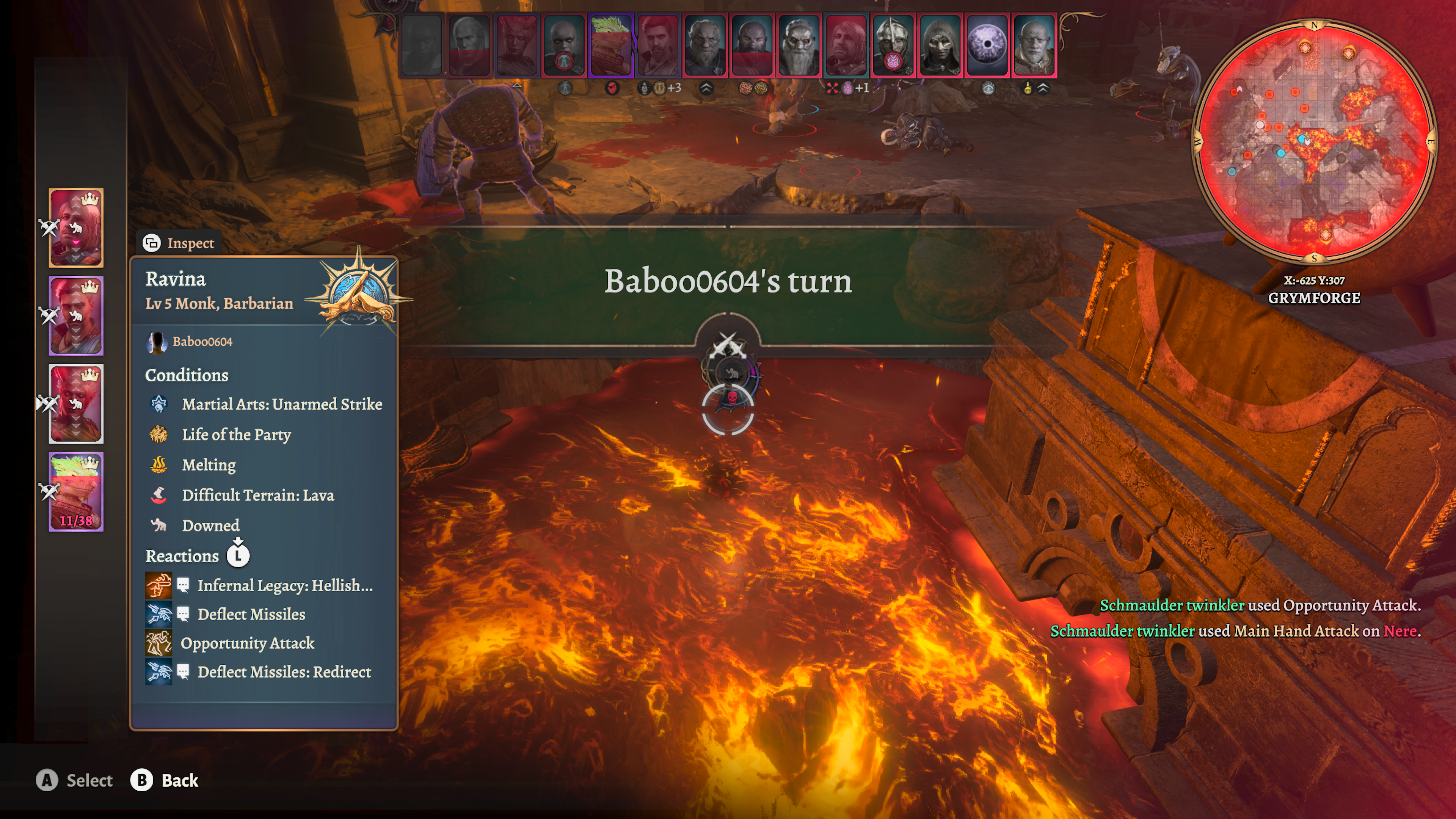Select the Difficult Terrain: Lava condition
1456x819 pixels.
(258, 495)
